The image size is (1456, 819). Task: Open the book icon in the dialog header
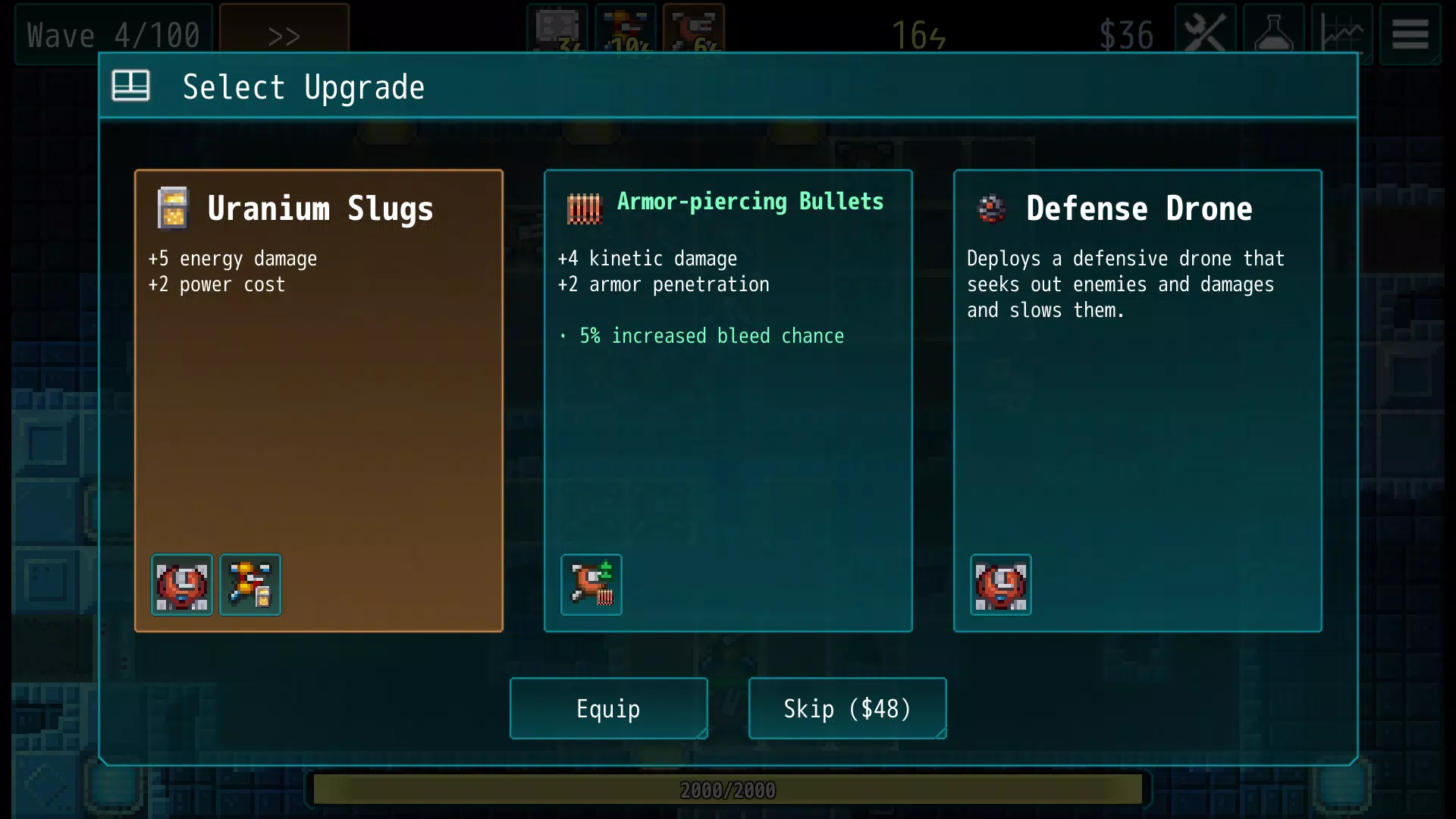[x=130, y=86]
